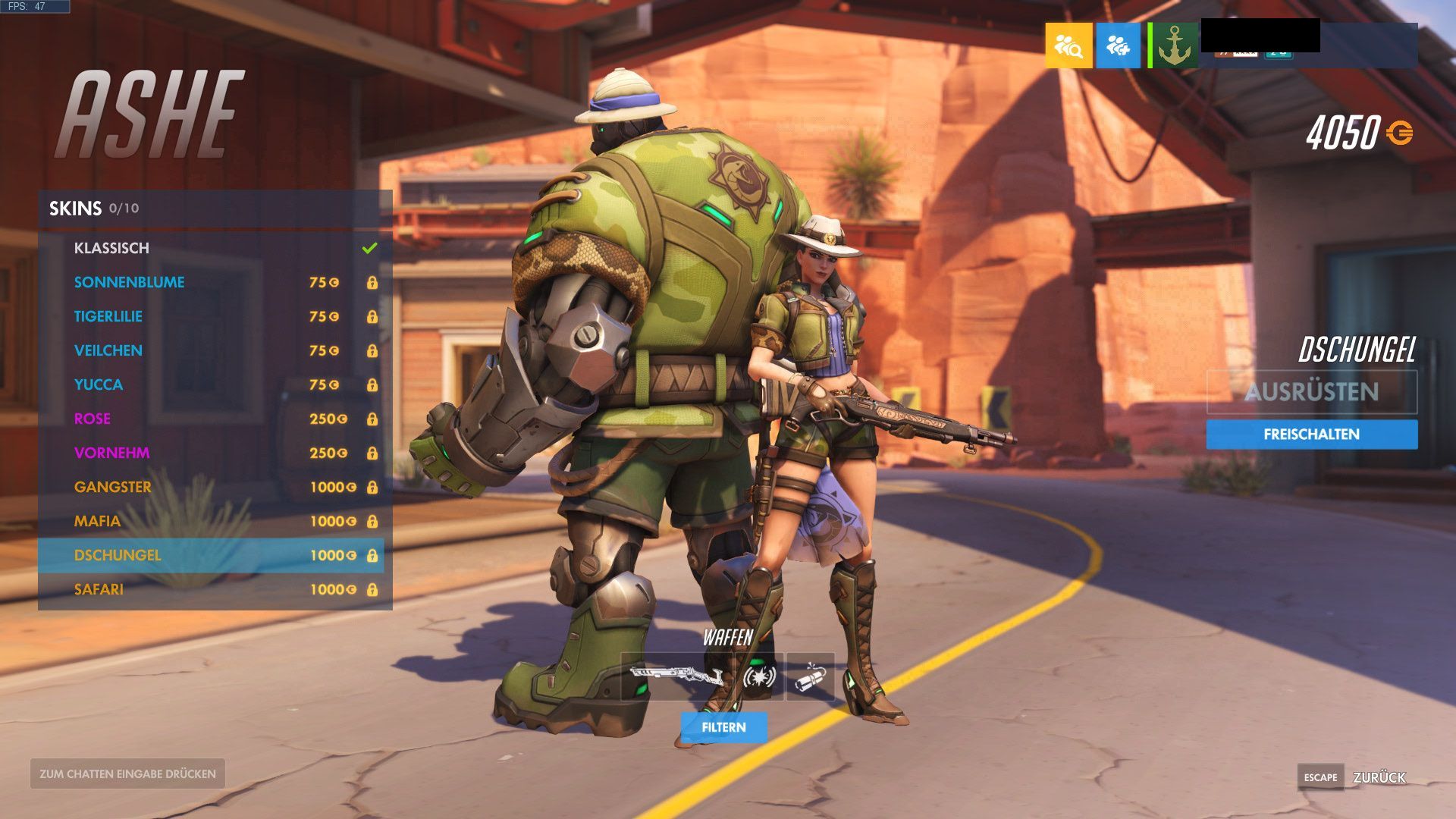Open the yellow find-group icon
This screenshot has height=819, width=1456.
(x=1068, y=45)
